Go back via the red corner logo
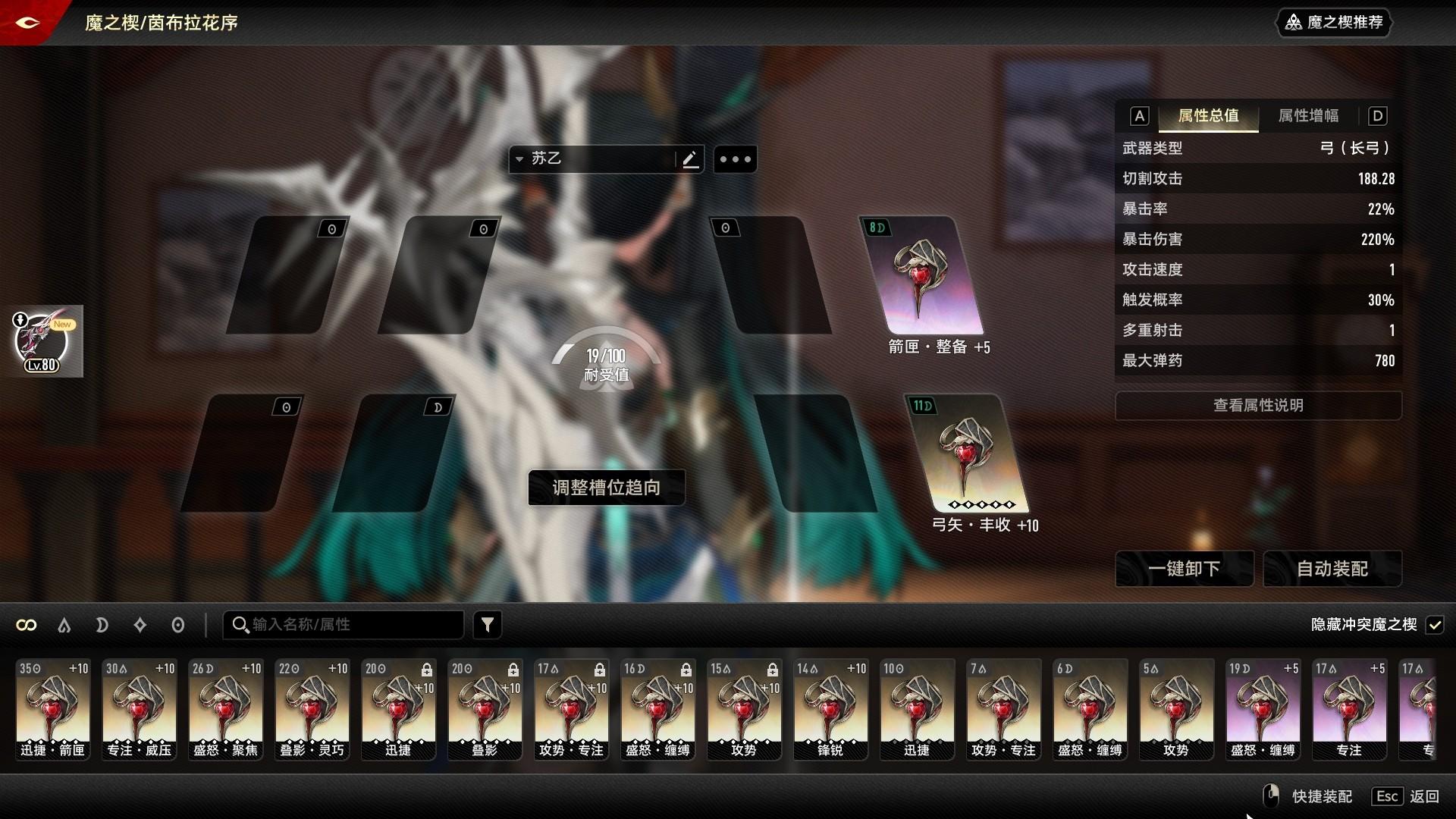 pyautogui.click(x=27, y=23)
